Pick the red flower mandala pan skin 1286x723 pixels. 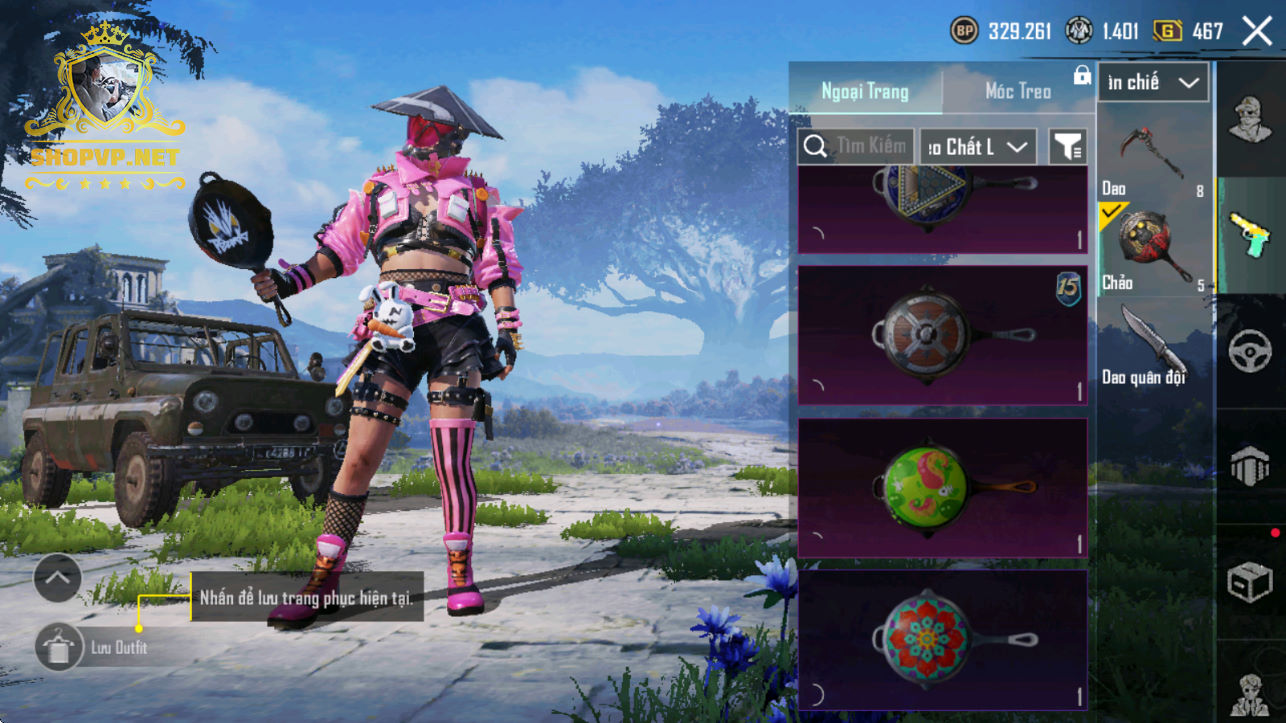pos(942,640)
